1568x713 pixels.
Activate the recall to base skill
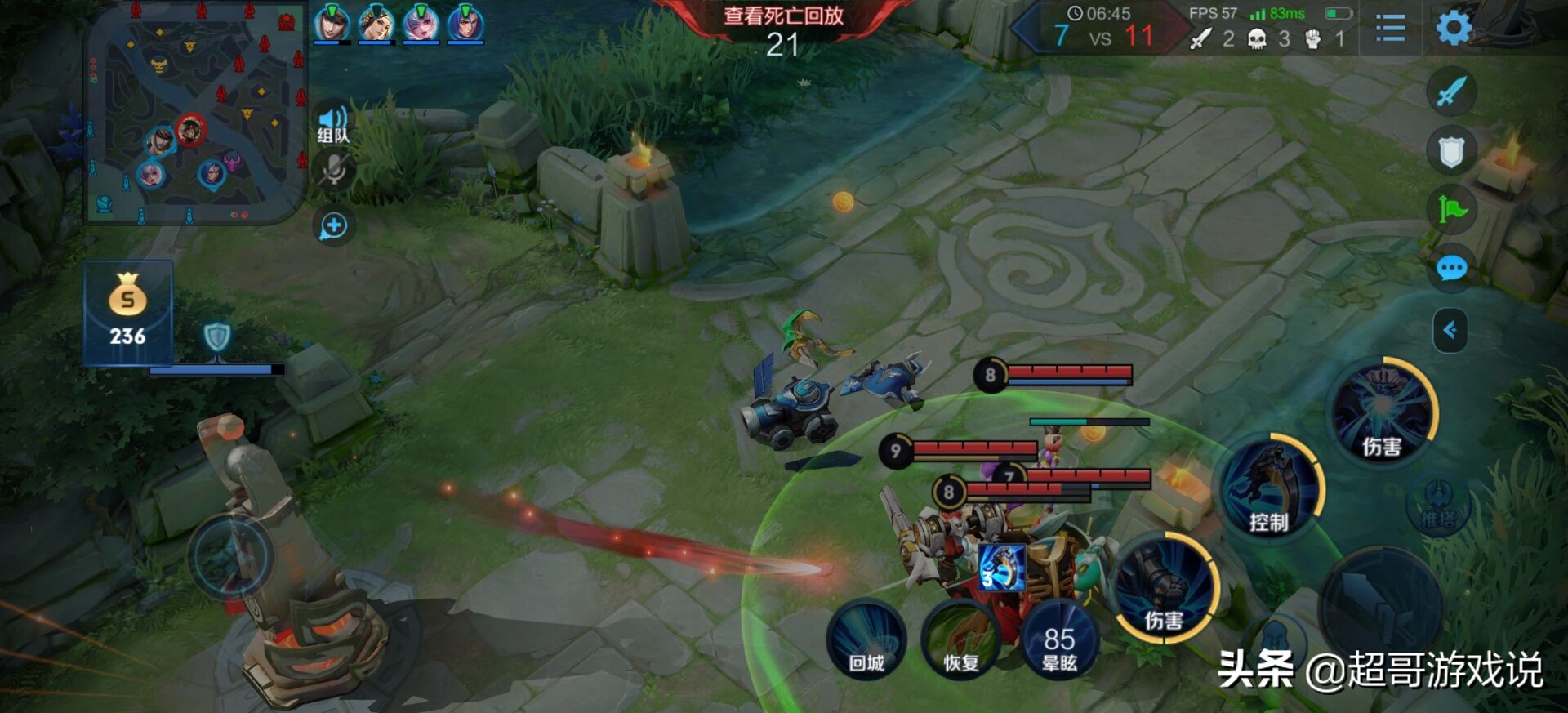[x=866, y=639]
